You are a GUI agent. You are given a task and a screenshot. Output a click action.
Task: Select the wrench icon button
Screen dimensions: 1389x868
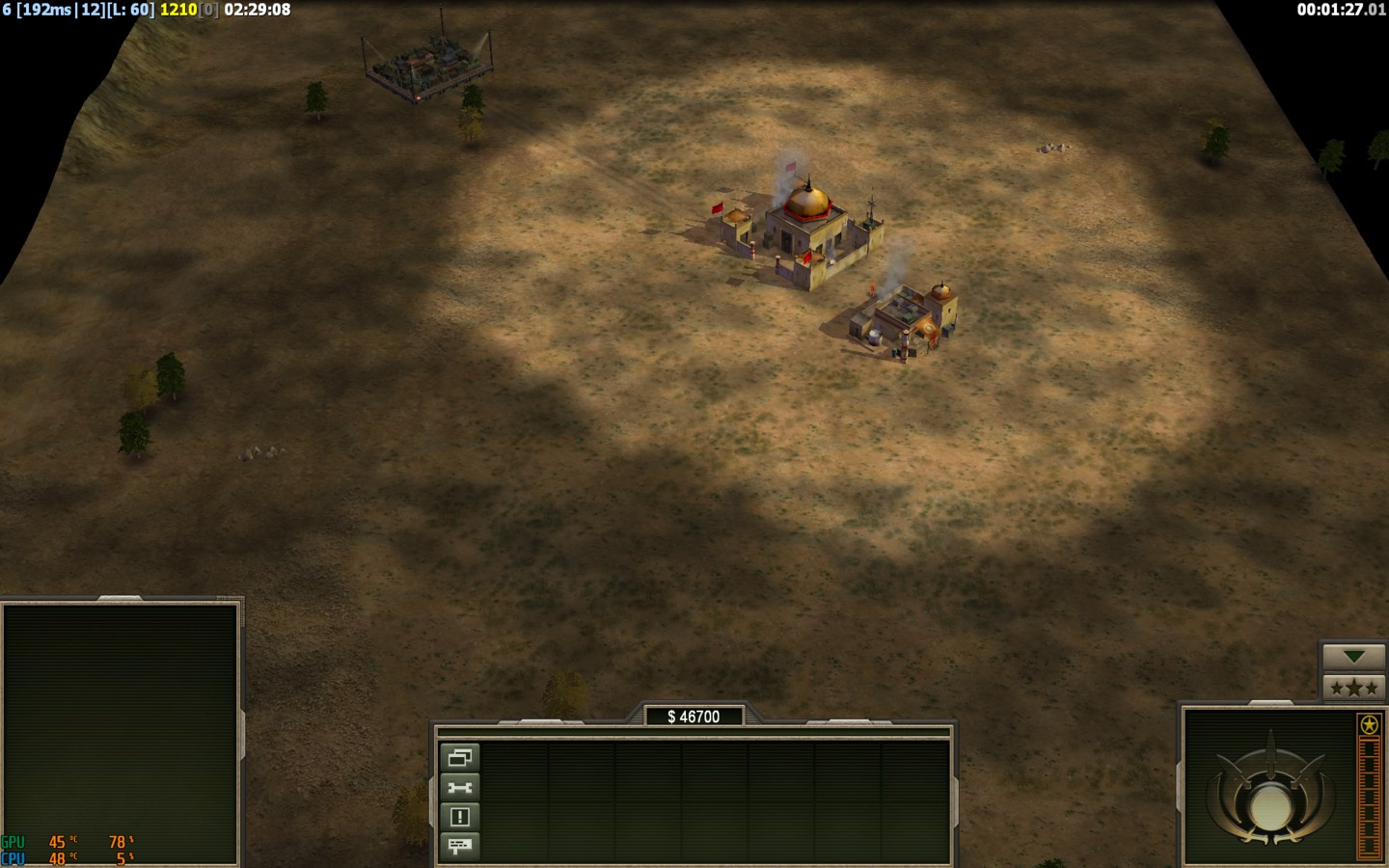point(459,787)
